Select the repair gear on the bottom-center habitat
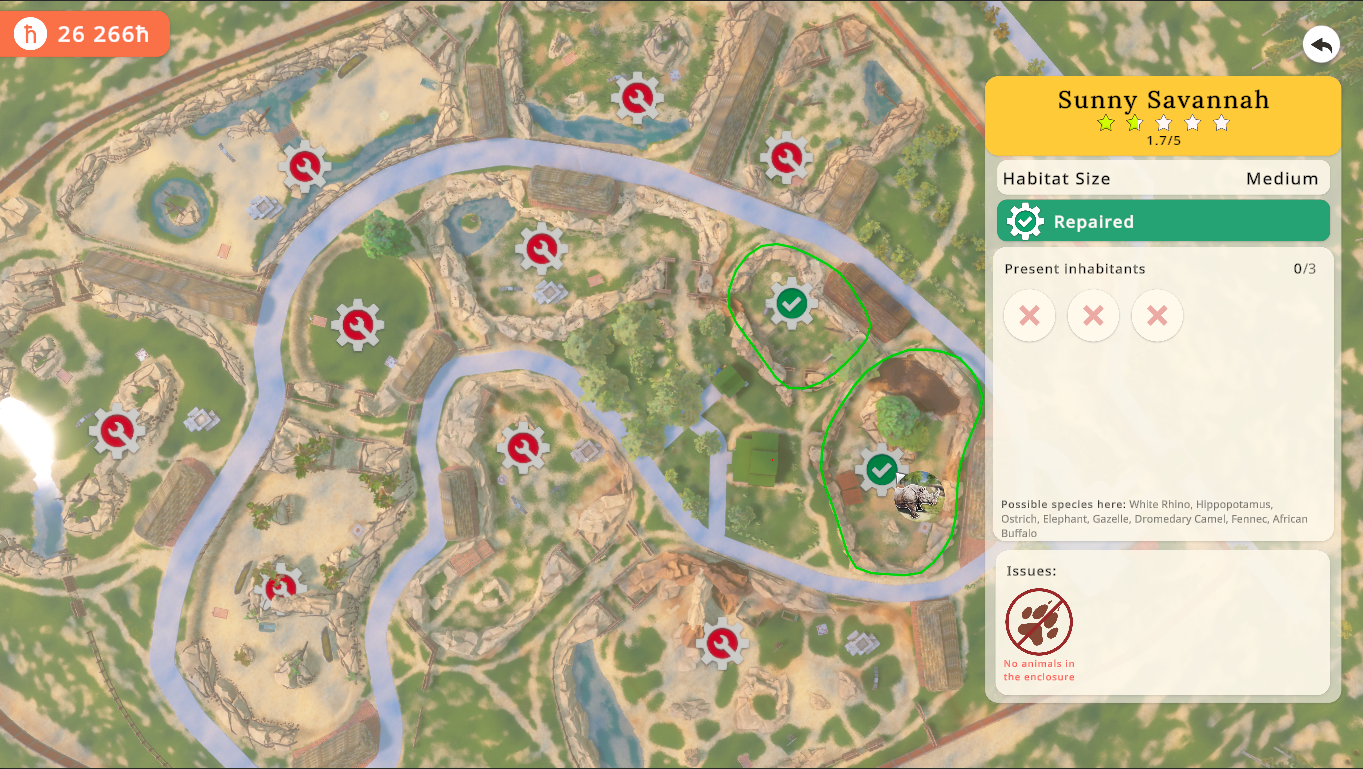 (721, 642)
